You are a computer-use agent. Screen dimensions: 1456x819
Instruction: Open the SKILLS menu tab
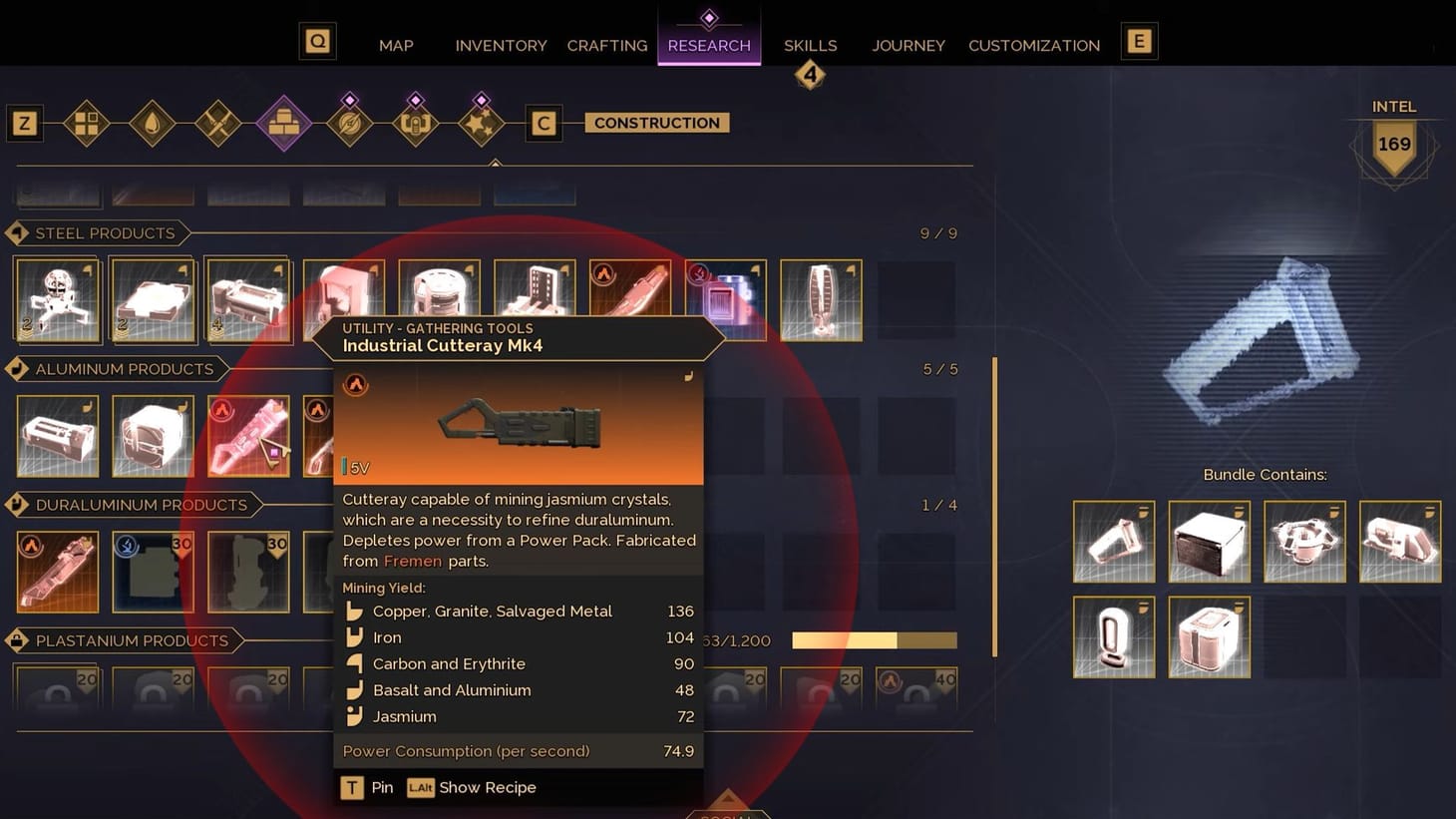click(810, 45)
